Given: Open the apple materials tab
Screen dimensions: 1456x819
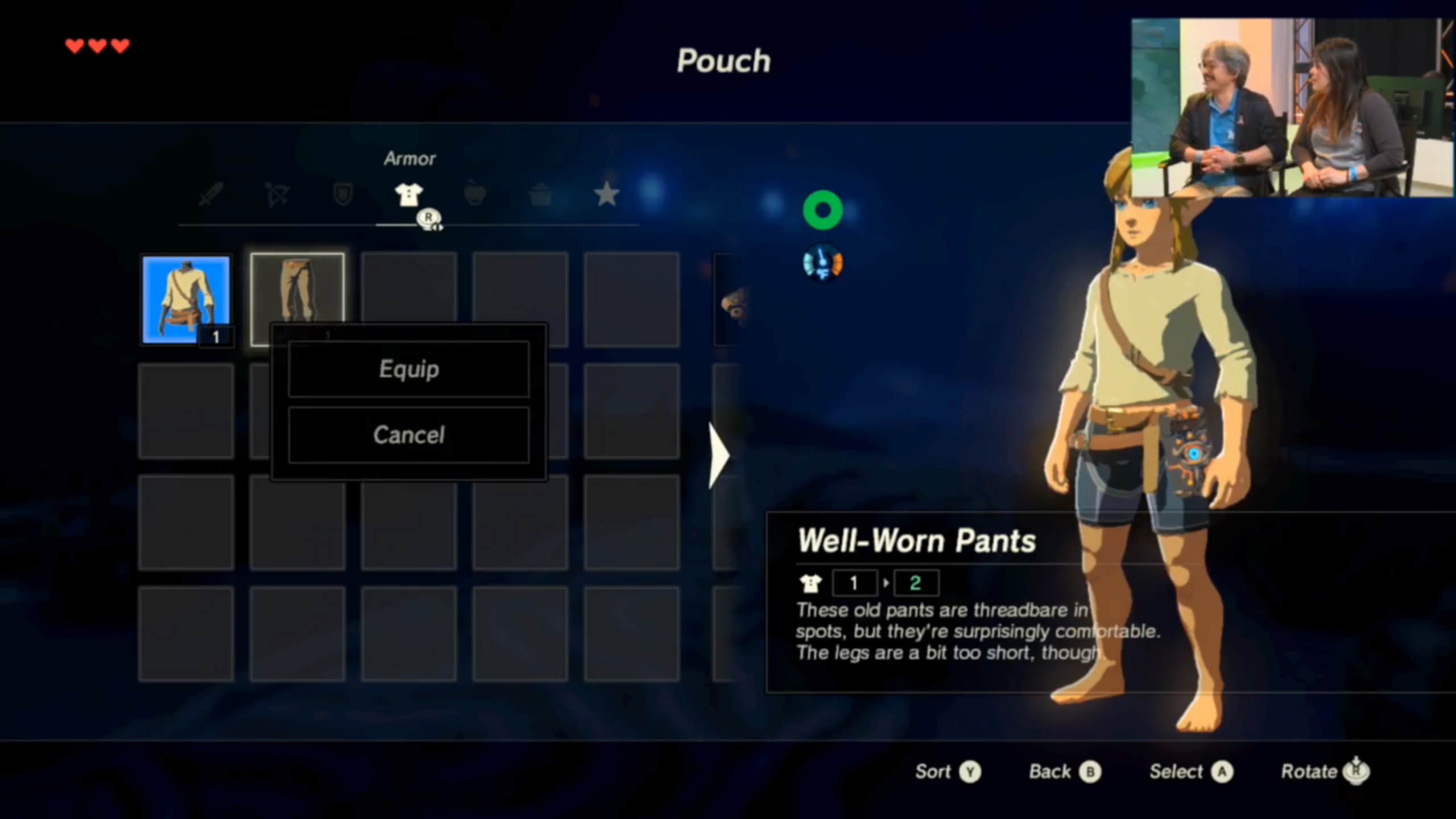Looking at the screenshot, I should point(474,195).
